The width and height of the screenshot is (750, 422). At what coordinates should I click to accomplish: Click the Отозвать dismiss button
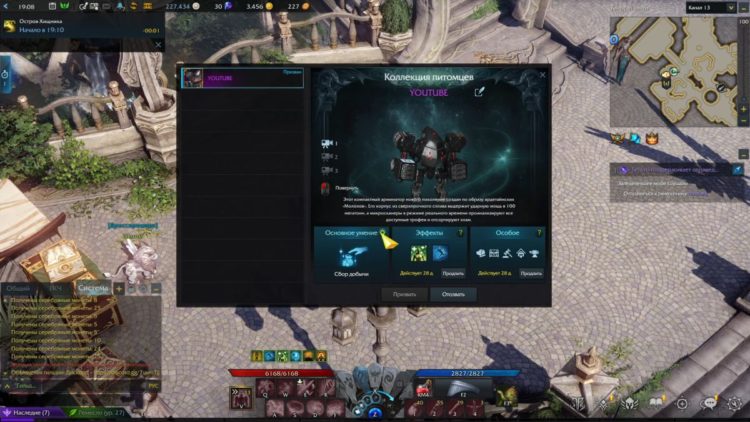[453, 294]
